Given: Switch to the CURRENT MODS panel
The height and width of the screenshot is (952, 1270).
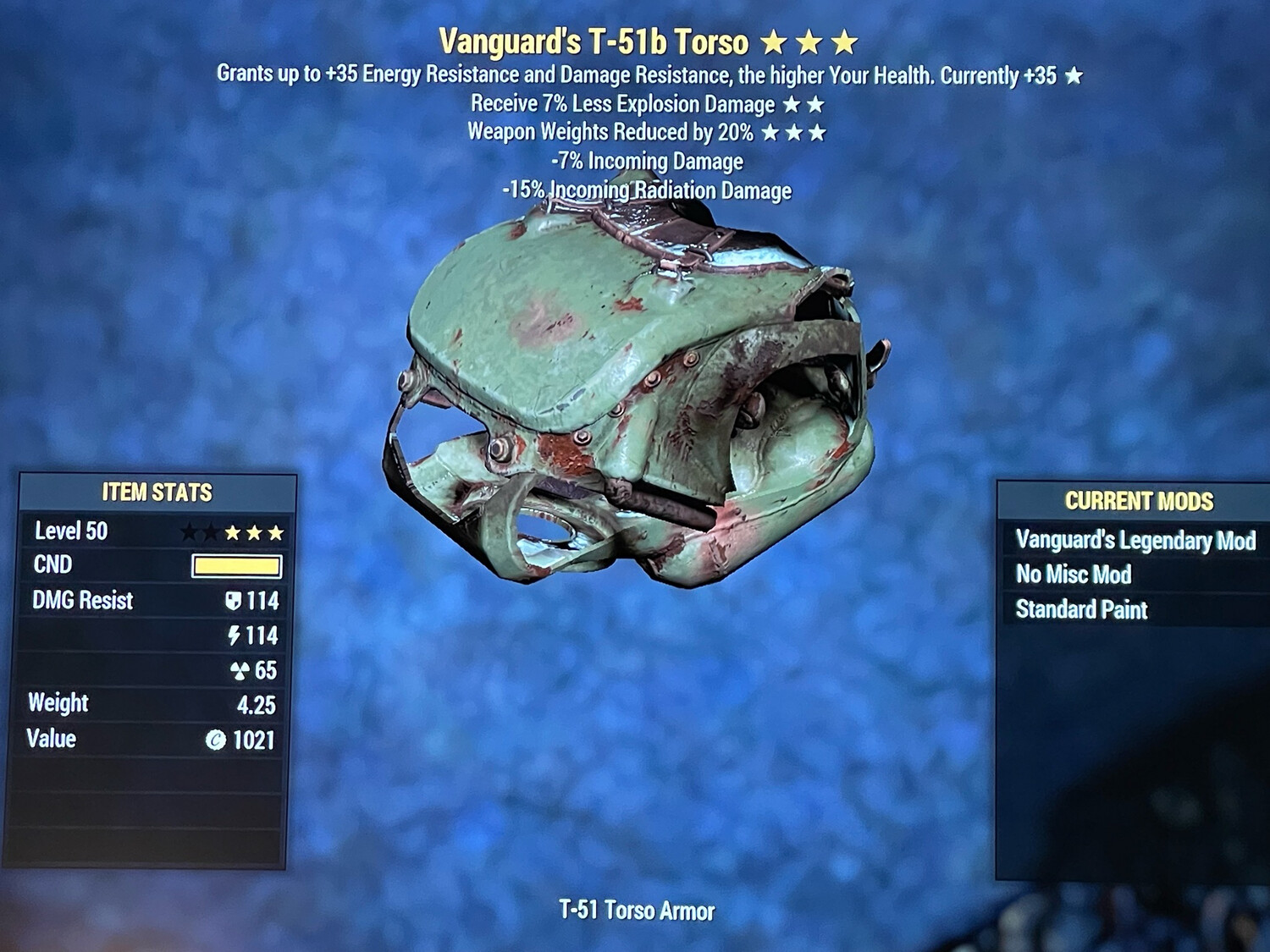Looking at the screenshot, I should coord(1138,499).
